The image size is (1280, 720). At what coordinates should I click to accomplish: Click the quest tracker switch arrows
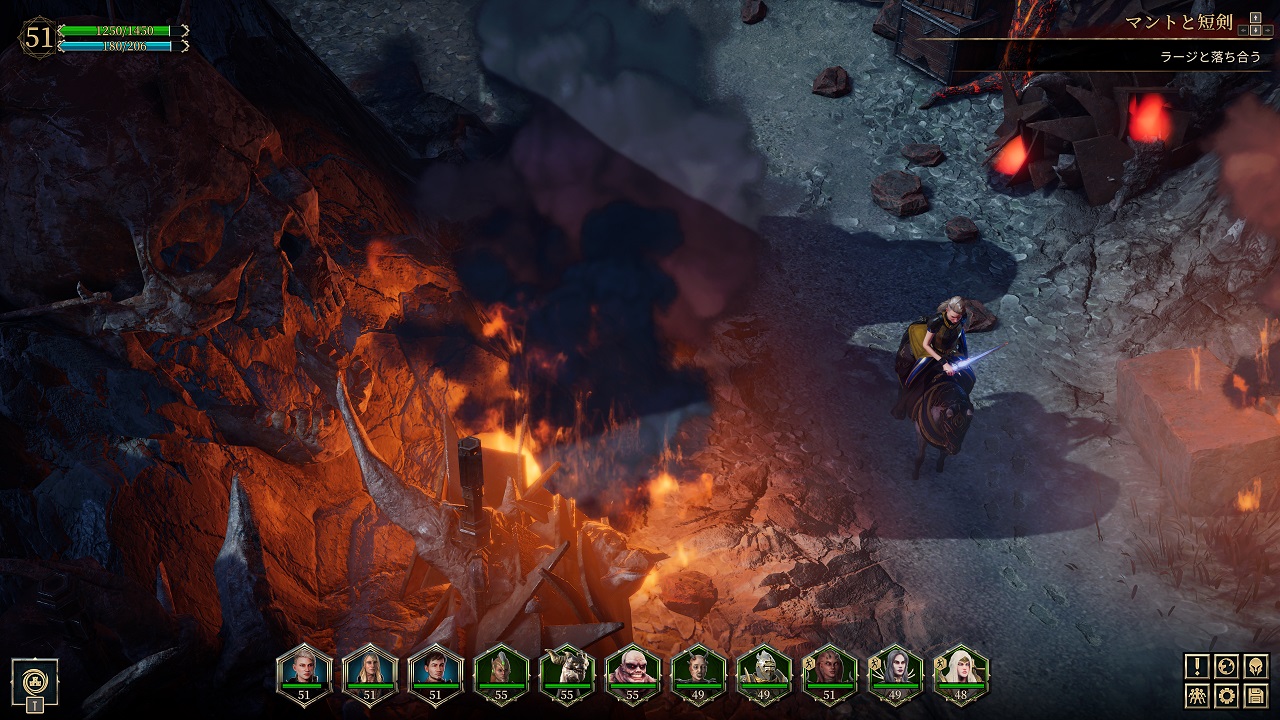1254,23
